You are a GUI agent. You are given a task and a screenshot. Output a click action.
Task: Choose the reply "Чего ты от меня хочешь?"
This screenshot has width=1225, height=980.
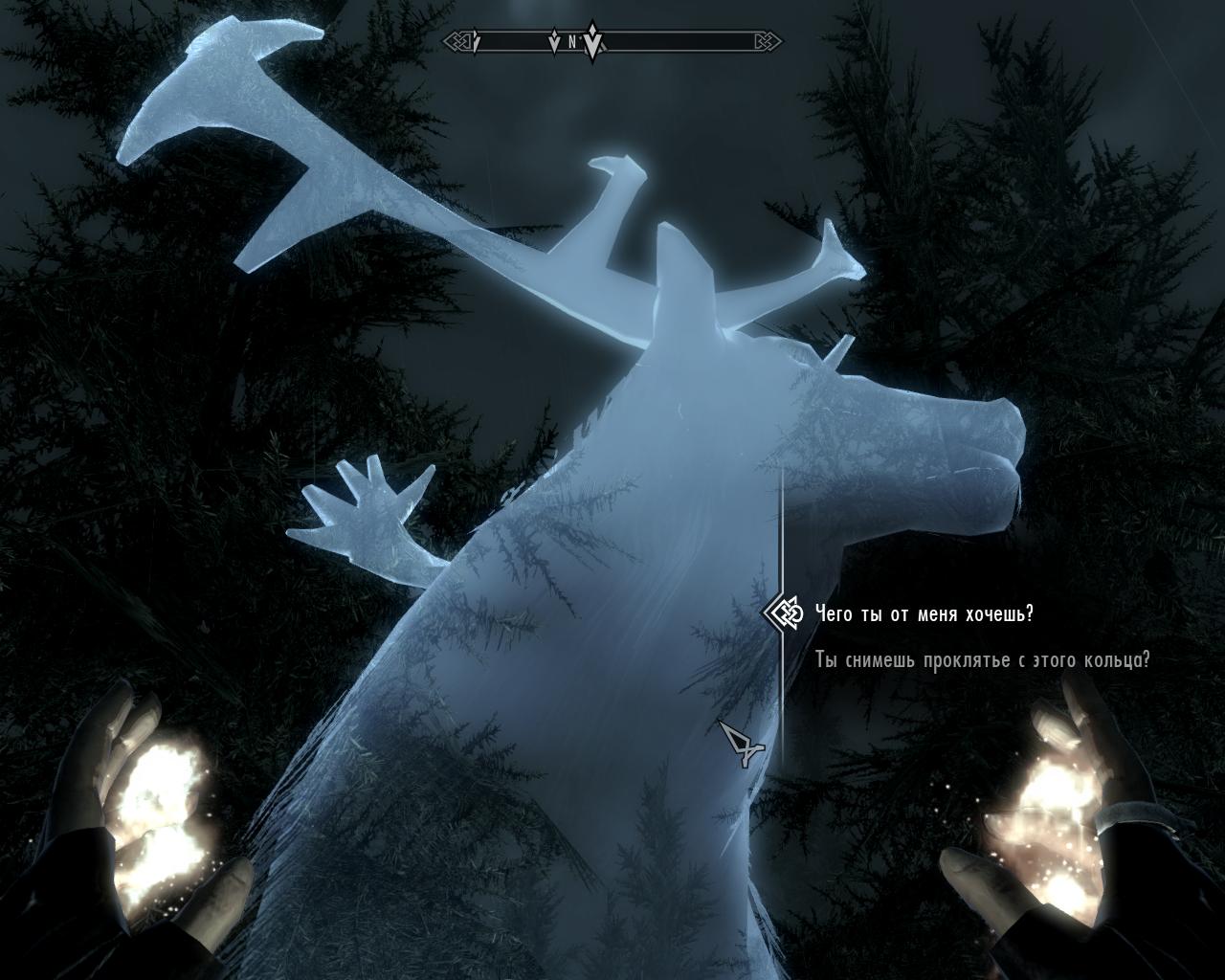[x=924, y=613]
